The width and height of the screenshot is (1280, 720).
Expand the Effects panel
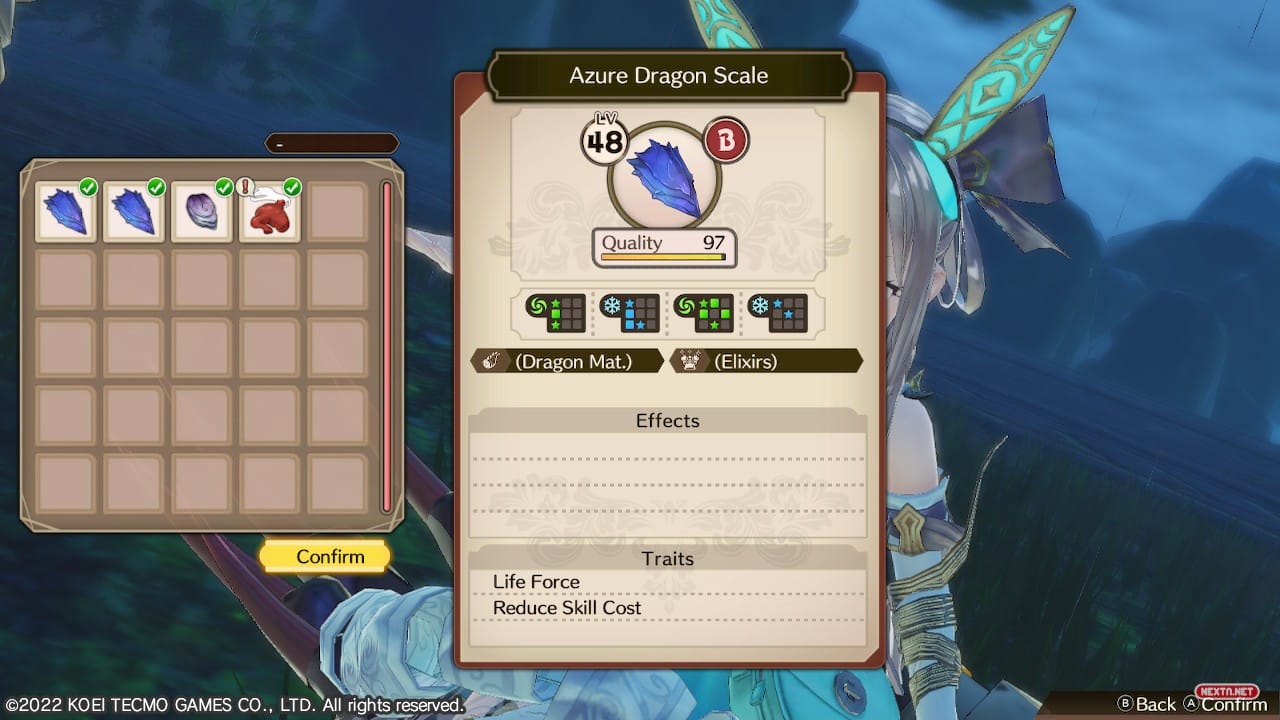pos(667,421)
